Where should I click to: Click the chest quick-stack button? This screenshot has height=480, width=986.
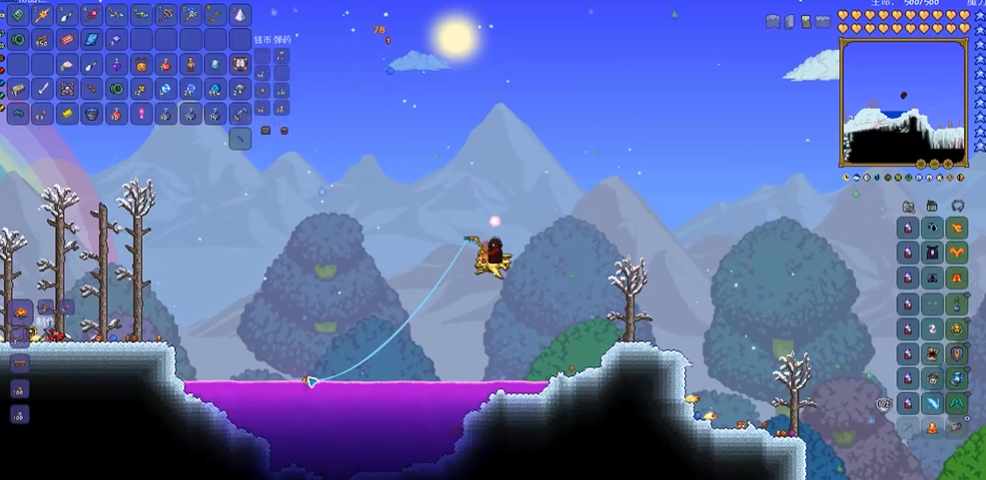pyautogui.click(x=266, y=130)
